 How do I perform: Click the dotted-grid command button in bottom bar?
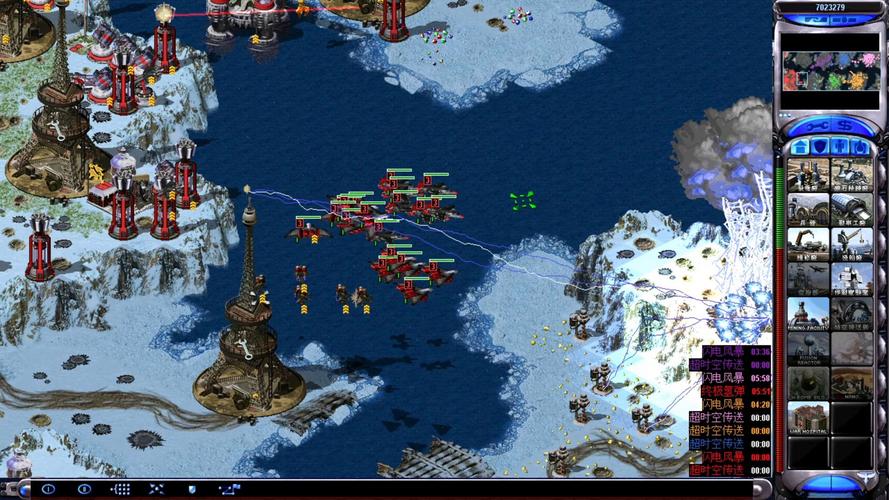click(121, 489)
